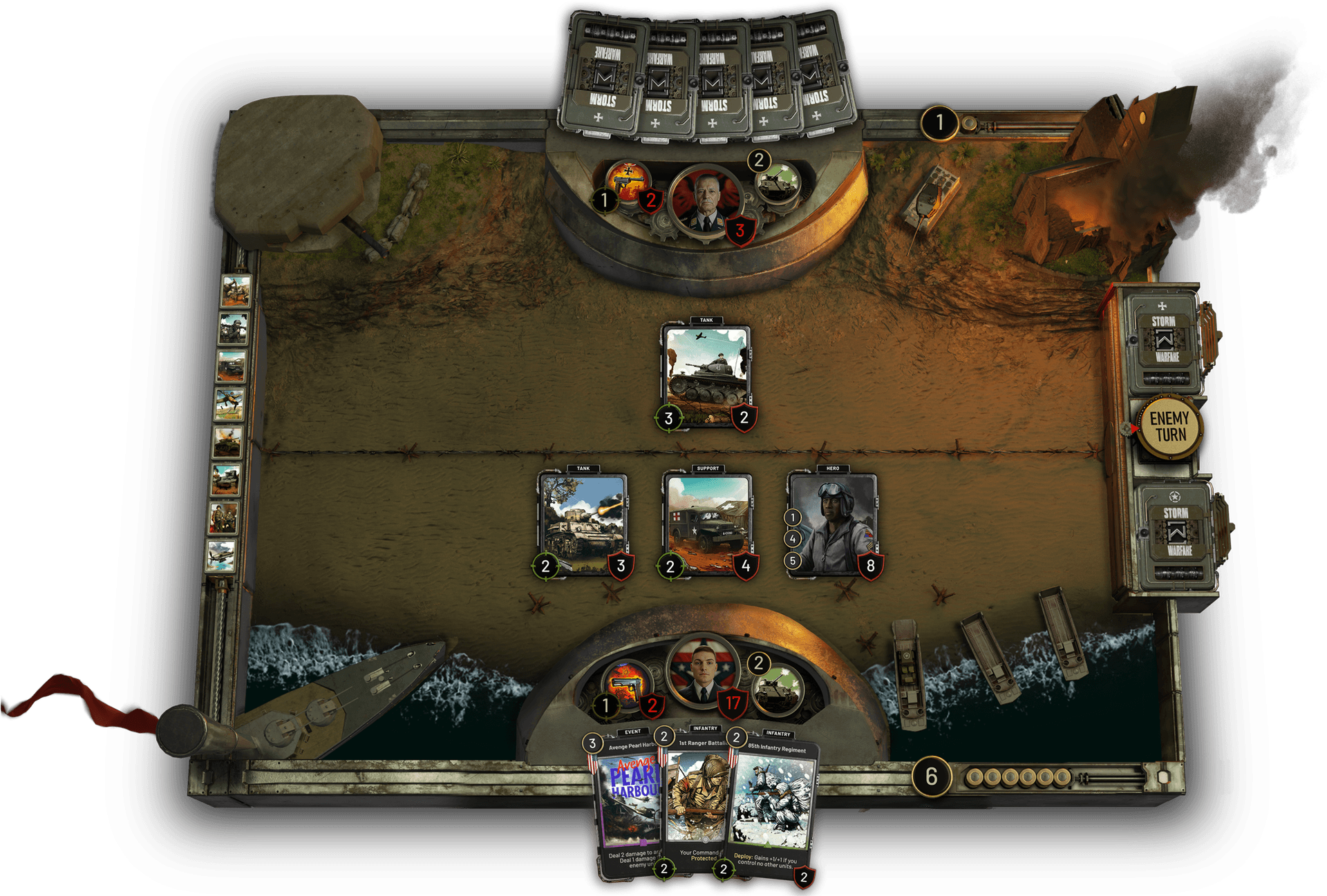Click the red defense shield on the Support card
Viewport: 1327px width, 896px height.
[x=745, y=566]
